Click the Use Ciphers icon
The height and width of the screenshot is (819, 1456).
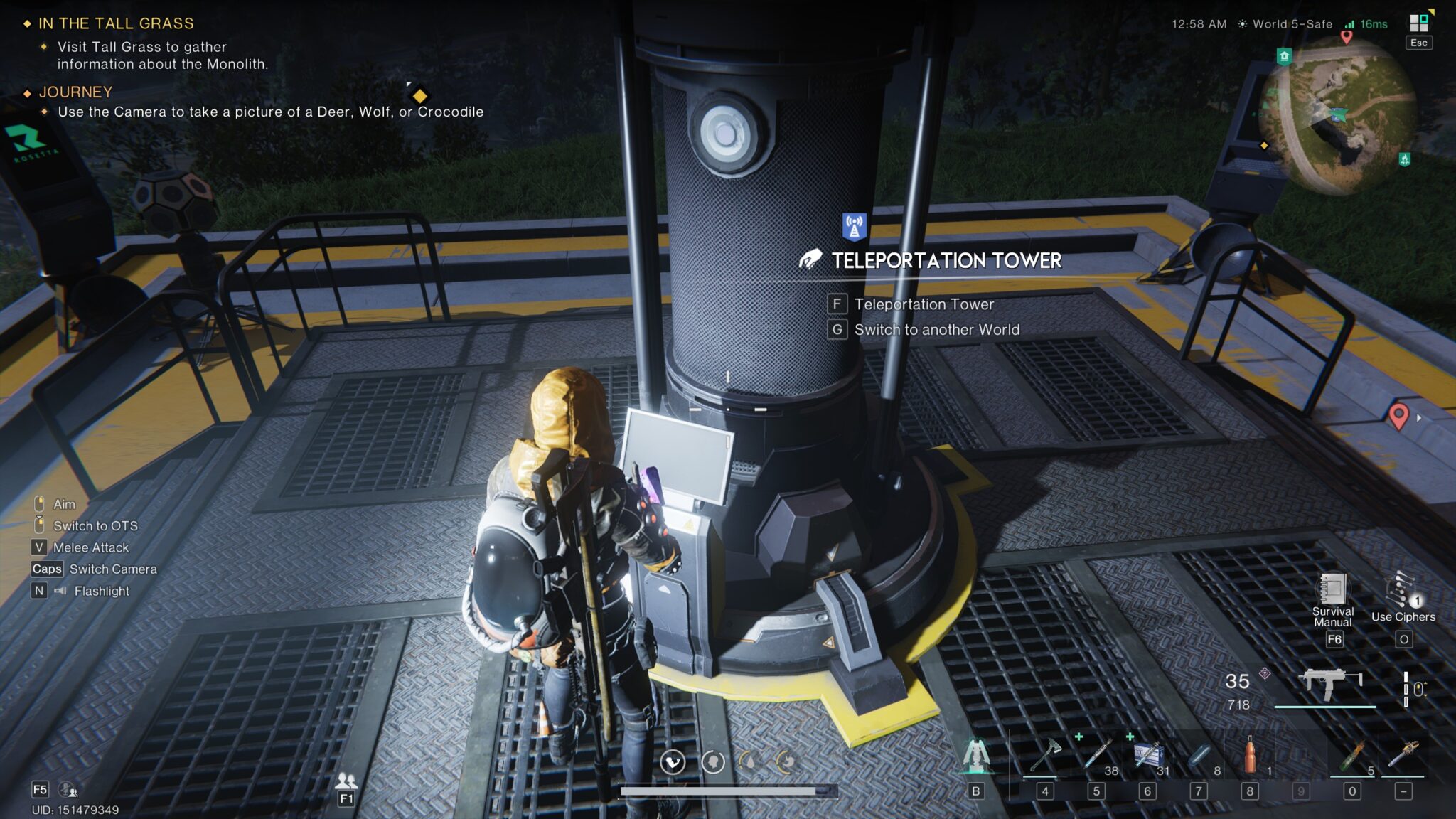coord(1402,590)
